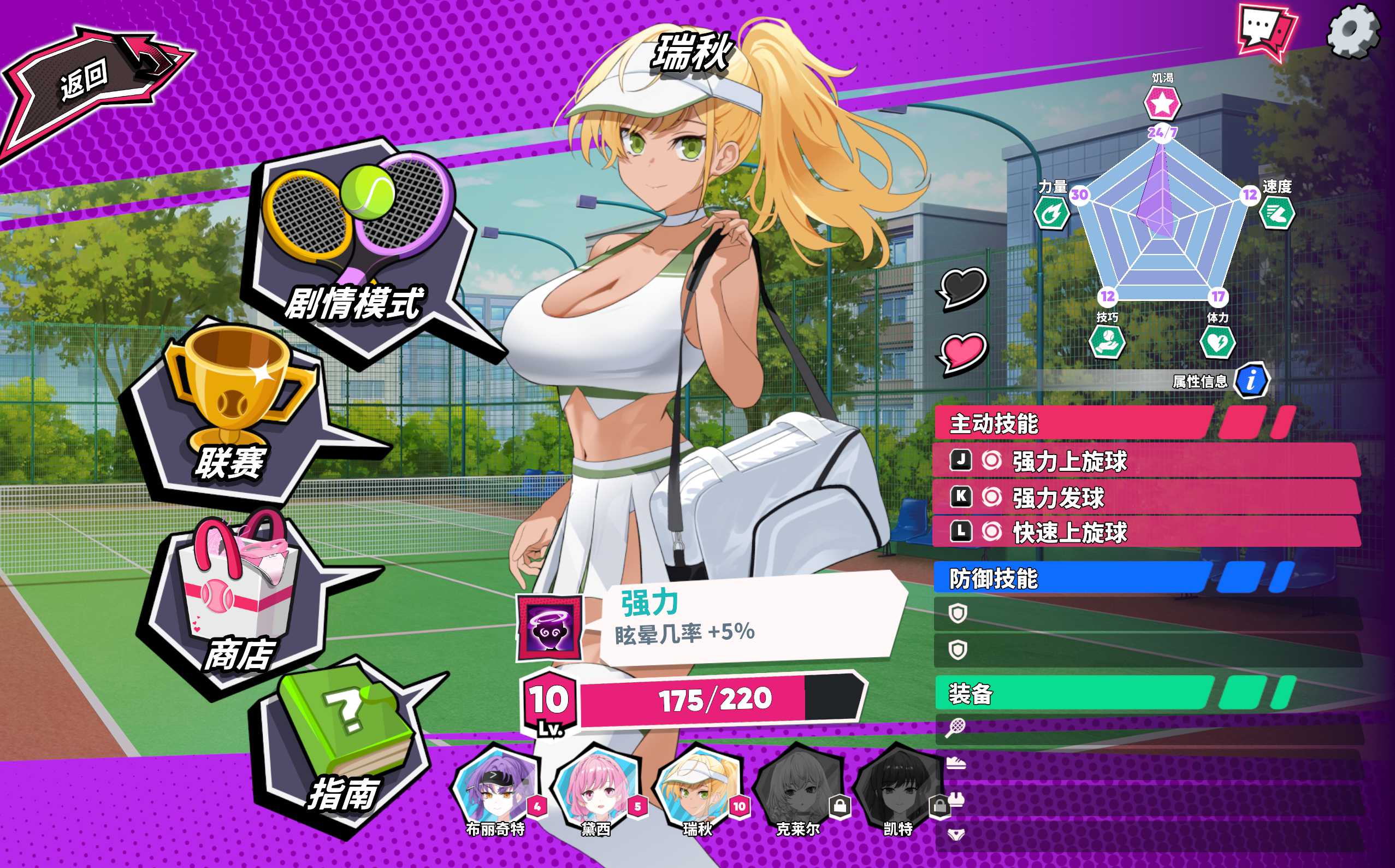Go back using the 返回 arrow

(92, 83)
